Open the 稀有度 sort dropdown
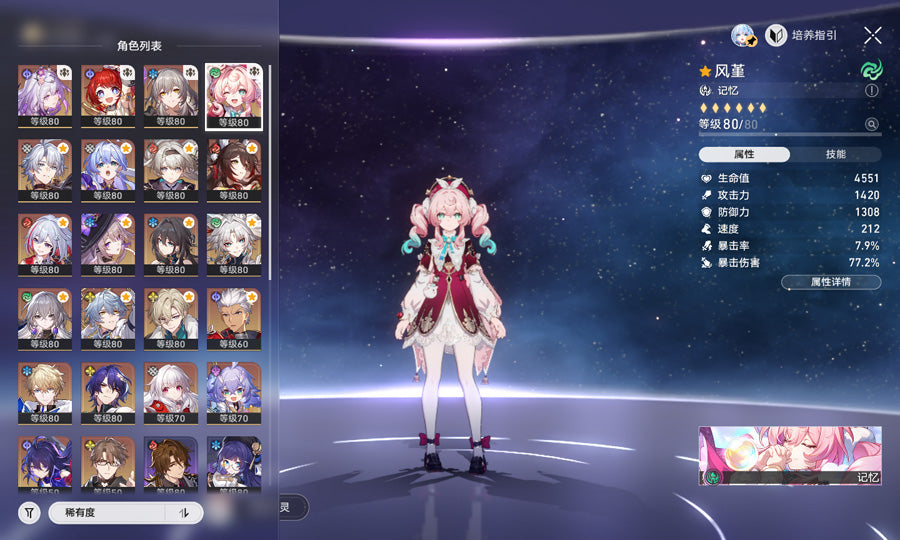 point(105,513)
